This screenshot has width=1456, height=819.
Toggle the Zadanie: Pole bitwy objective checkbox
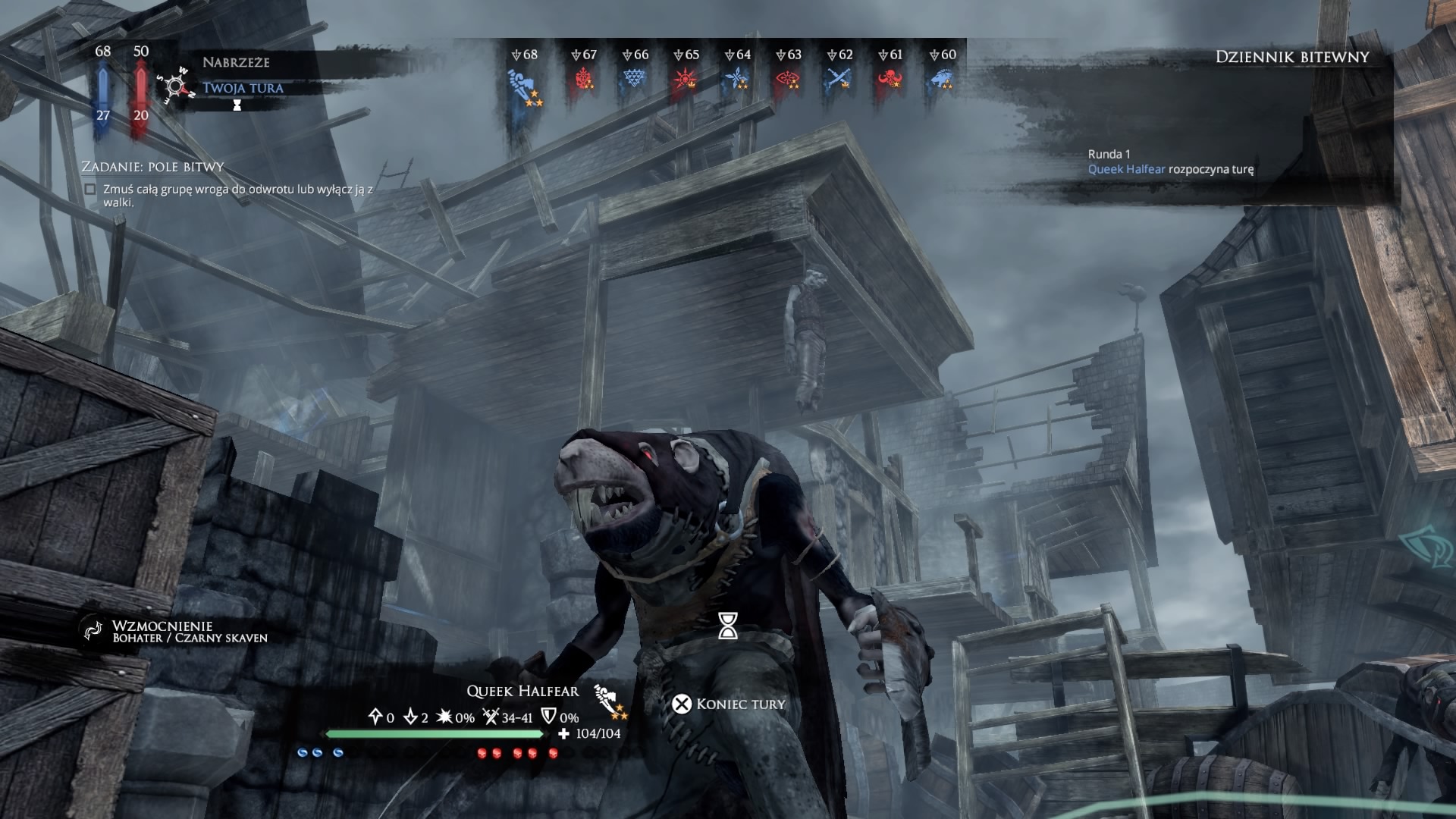coord(90,190)
